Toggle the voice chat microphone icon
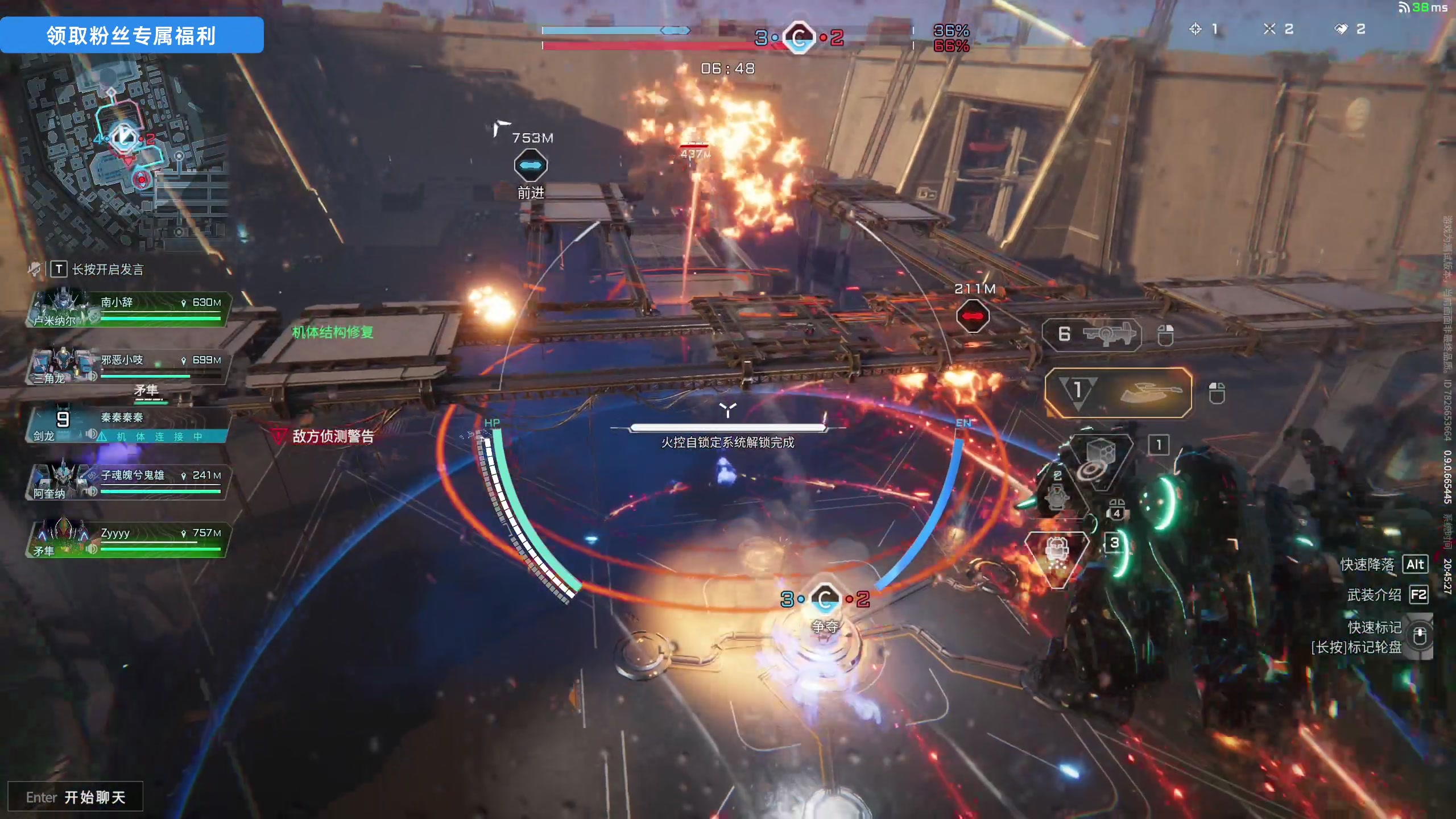The image size is (1456, 819). 35,268
